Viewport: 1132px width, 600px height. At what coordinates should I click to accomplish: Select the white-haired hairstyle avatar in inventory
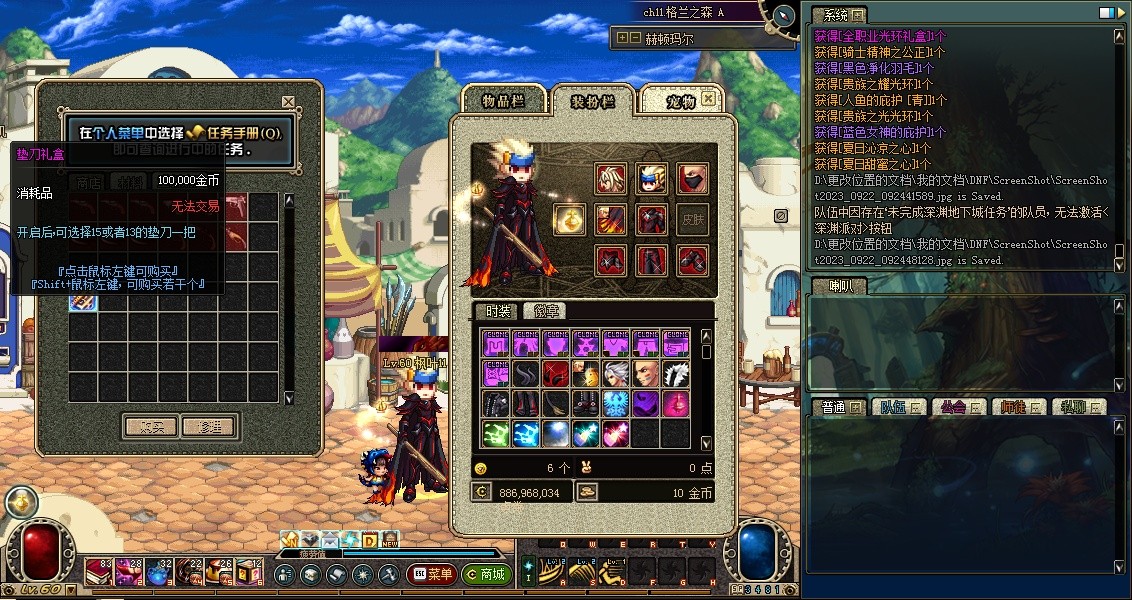617,374
